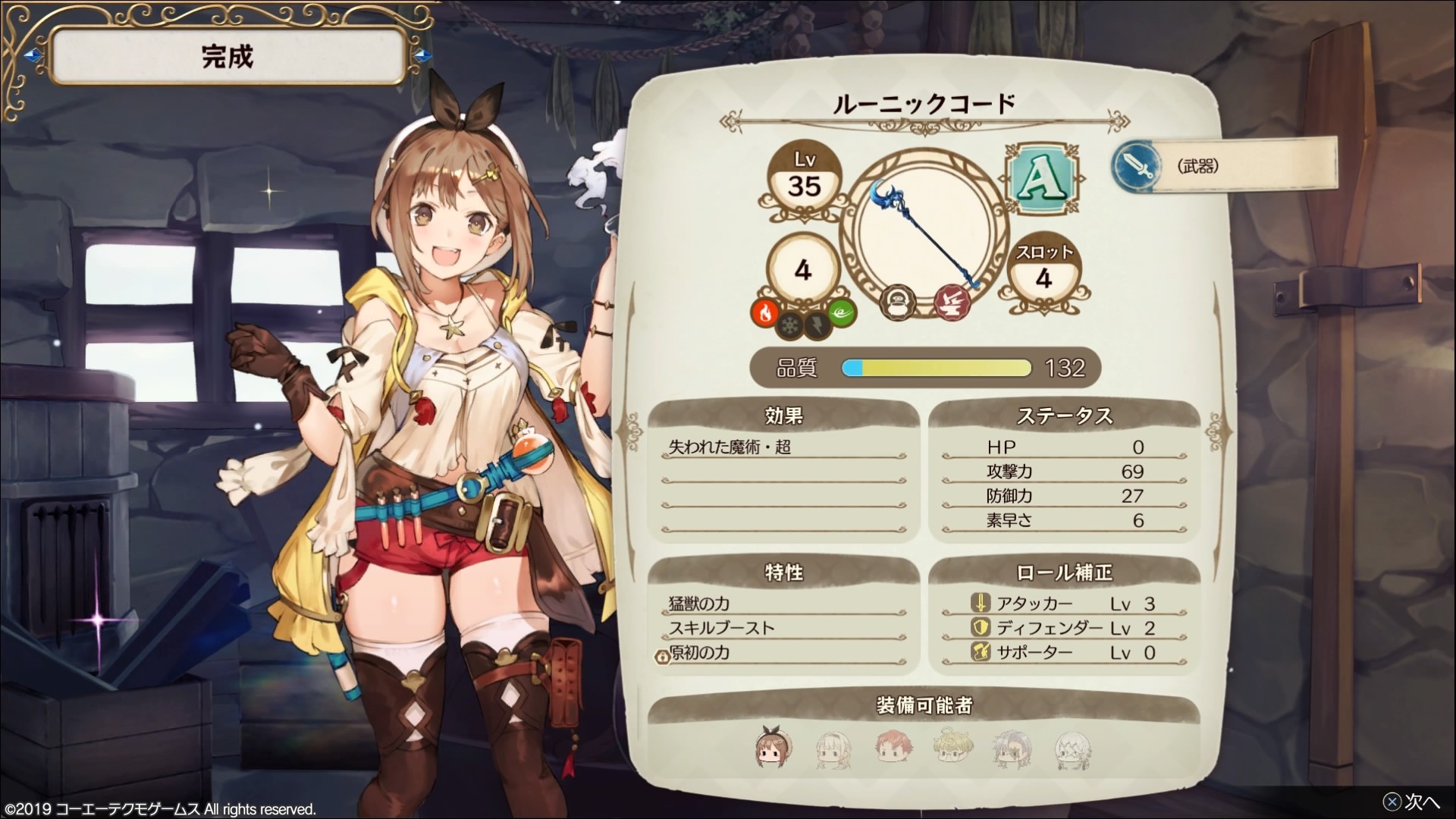Click the A rank quality badge
The width and height of the screenshot is (1456, 819).
click(x=1043, y=180)
